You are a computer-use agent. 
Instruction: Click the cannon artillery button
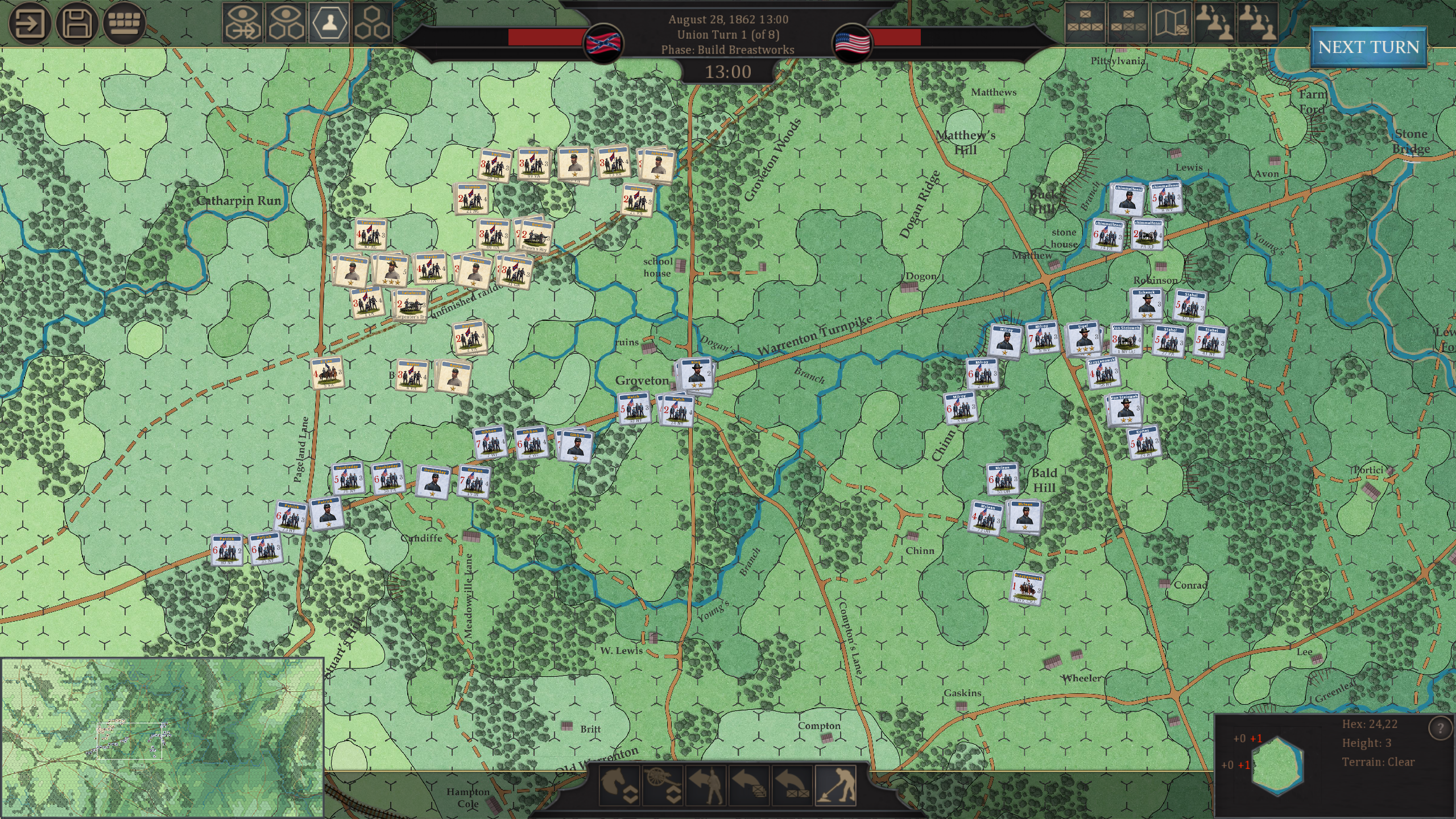click(x=663, y=785)
